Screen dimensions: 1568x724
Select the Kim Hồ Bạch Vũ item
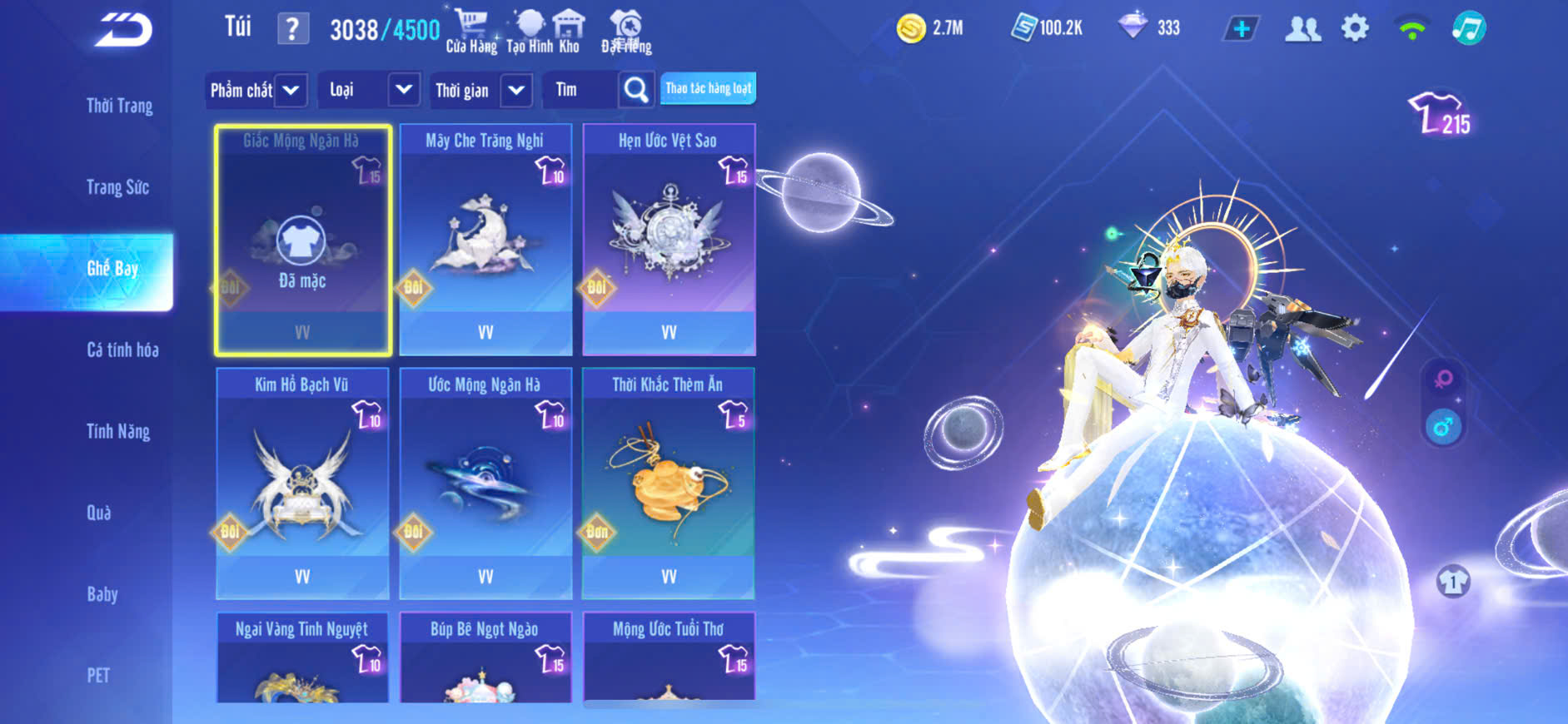[302, 483]
